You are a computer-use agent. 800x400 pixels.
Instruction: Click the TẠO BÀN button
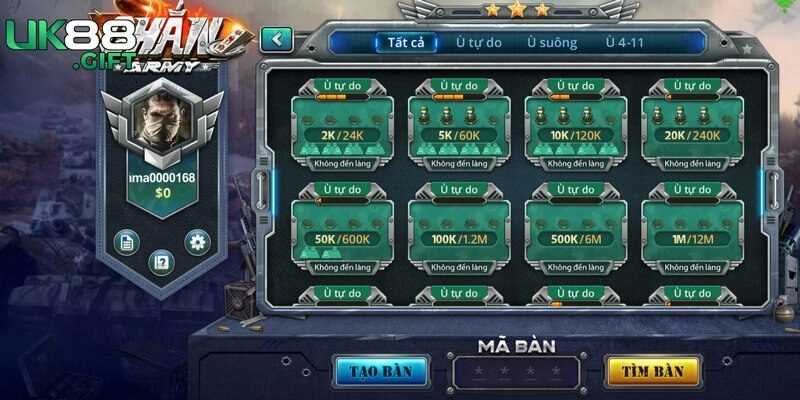click(381, 371)
